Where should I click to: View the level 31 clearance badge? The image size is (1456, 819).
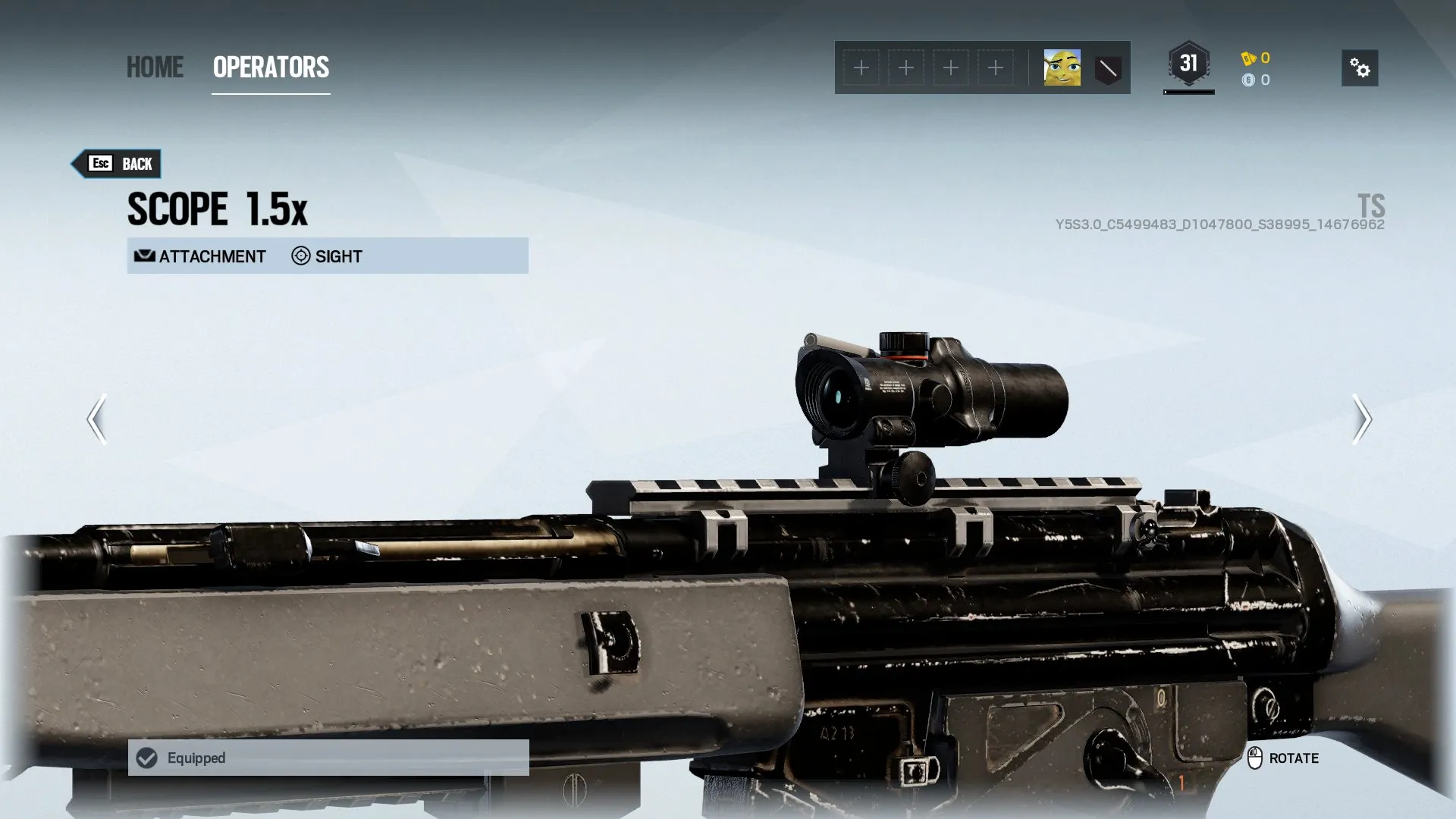(1188, 64)
